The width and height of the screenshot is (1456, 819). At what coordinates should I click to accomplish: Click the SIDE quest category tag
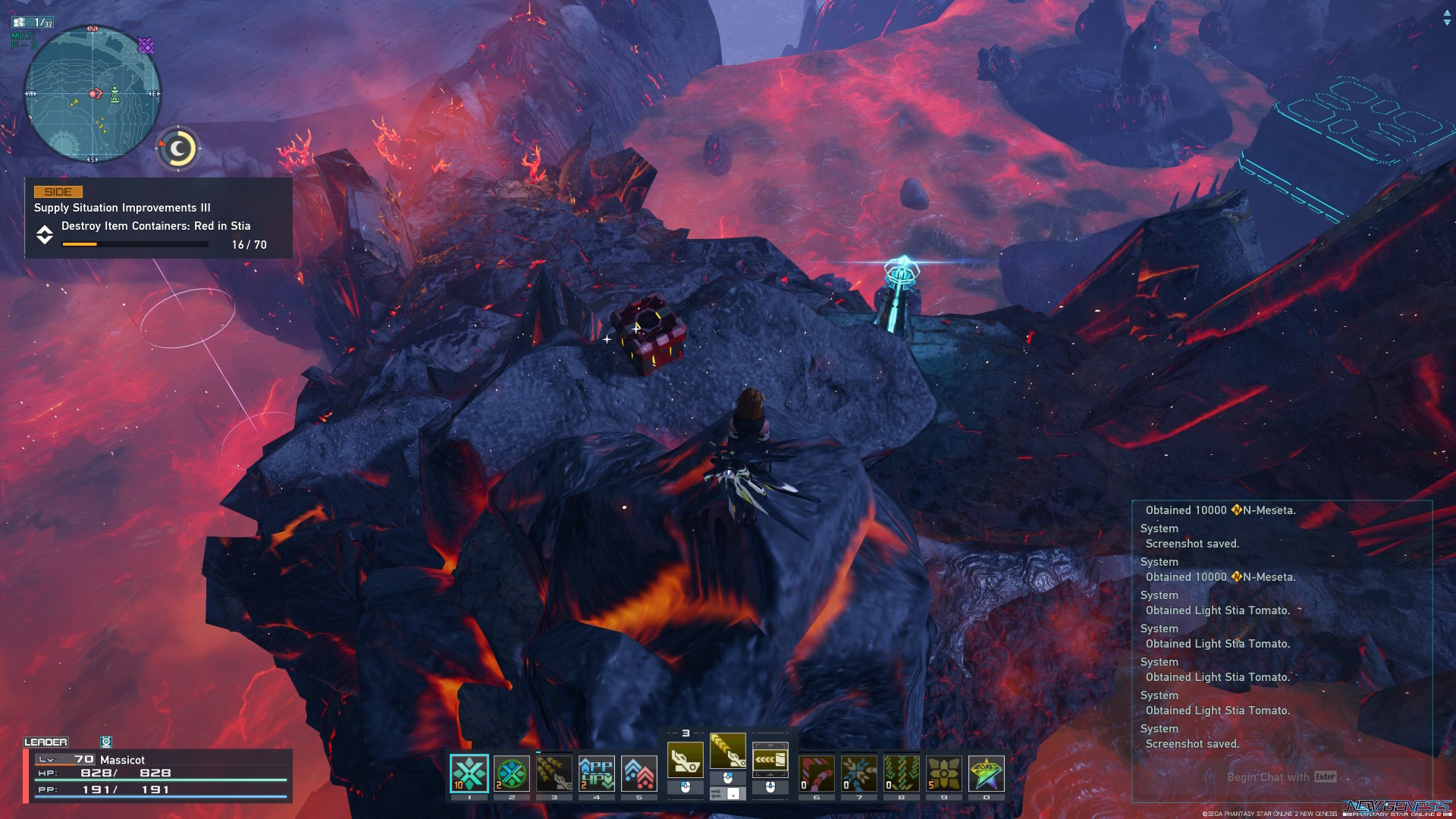pos(57,192)
